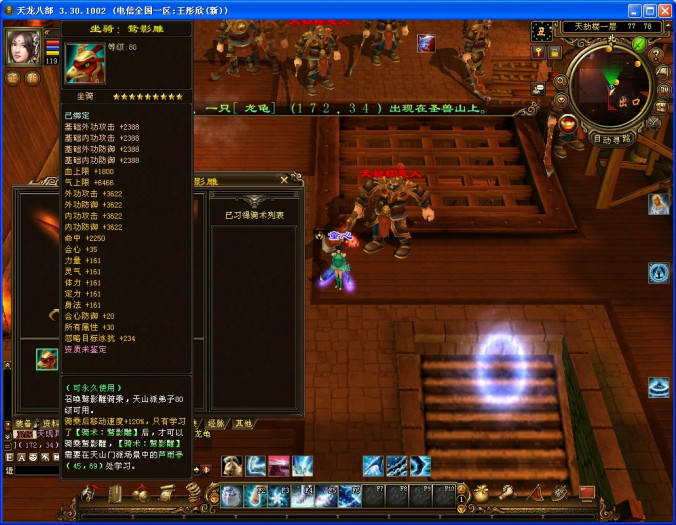Click the green sword icon atop the minimap
The image size is (676, 525).
click(639, 43)
